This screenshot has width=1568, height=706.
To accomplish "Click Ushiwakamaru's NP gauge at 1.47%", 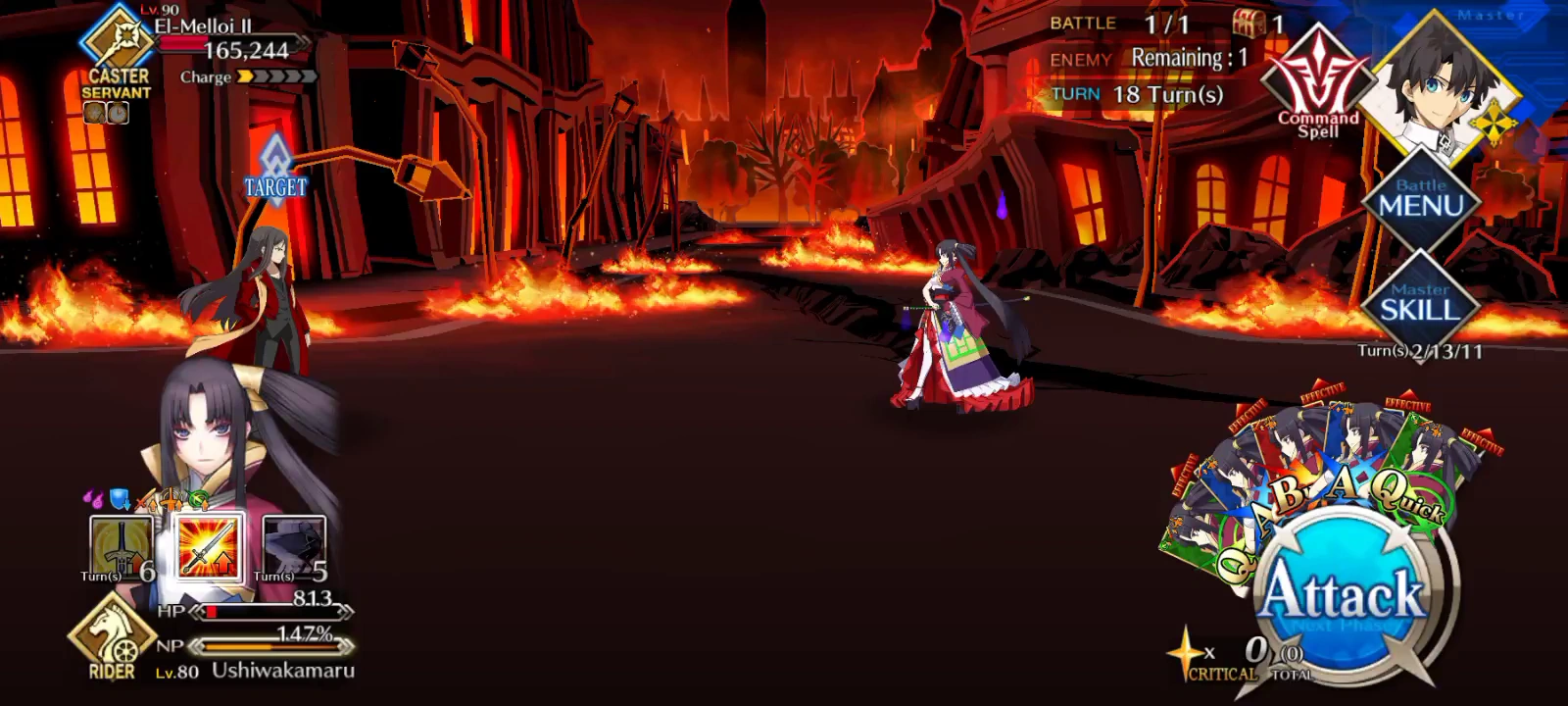I will click(269, 647).
